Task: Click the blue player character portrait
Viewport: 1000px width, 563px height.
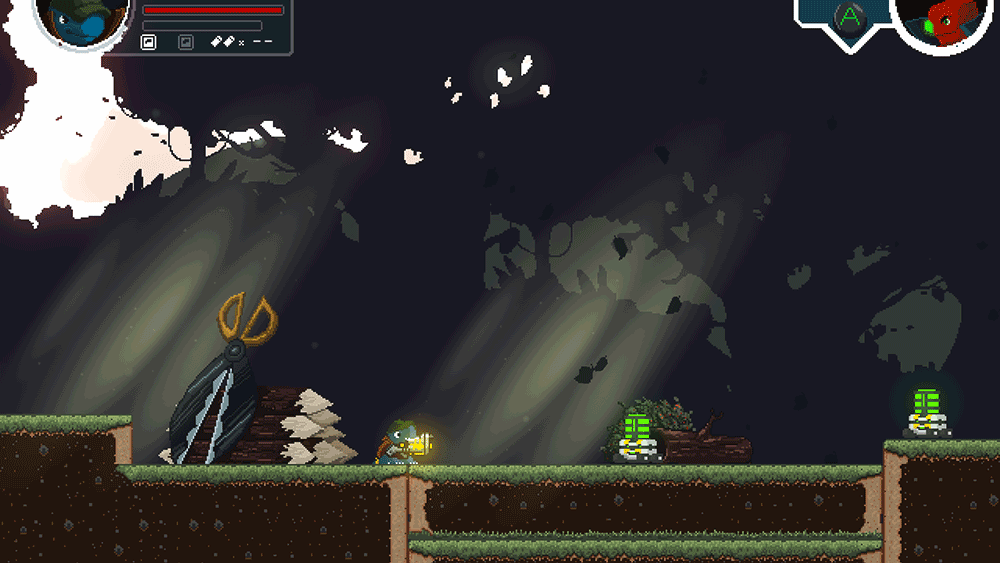Action: point(82,20)
